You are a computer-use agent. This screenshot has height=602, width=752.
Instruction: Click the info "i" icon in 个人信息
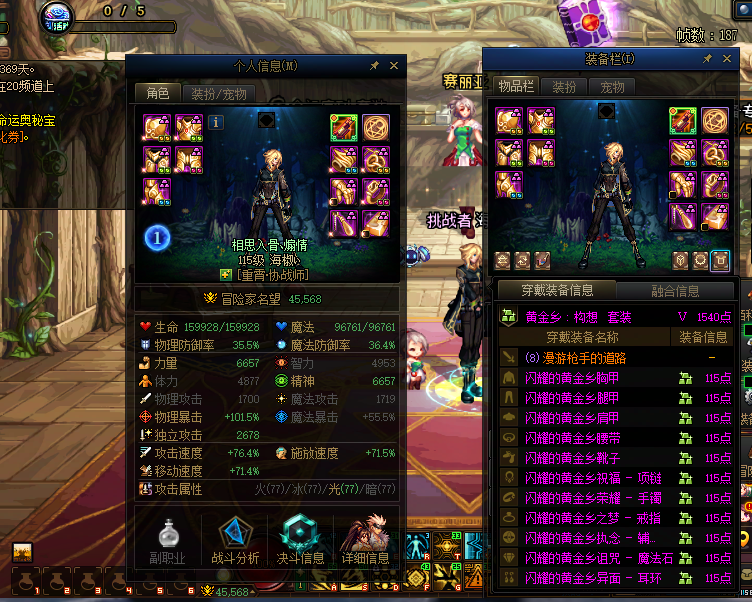216,122
